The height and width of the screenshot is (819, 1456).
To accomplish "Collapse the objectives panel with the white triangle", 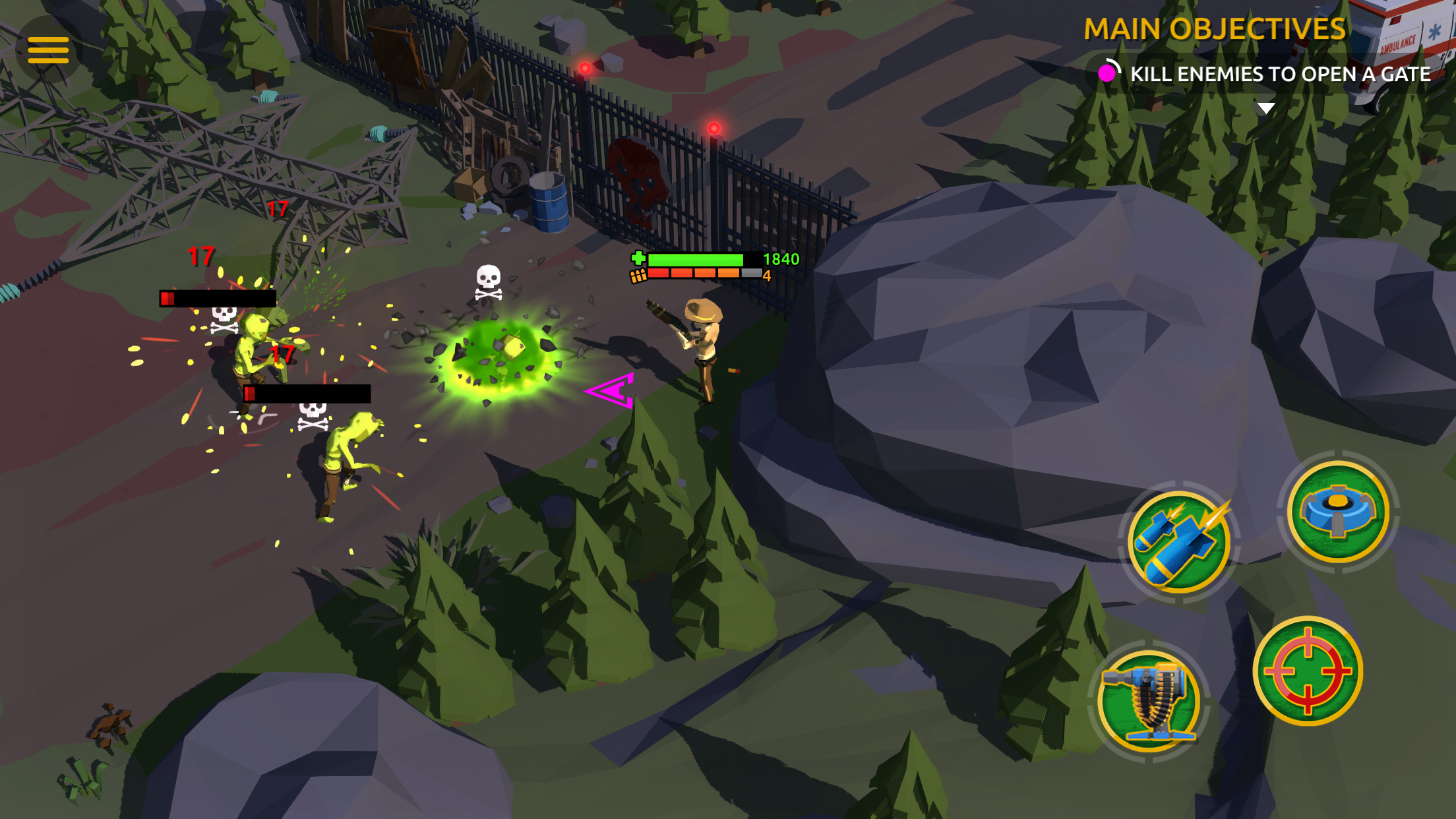I will point(1265,108).
